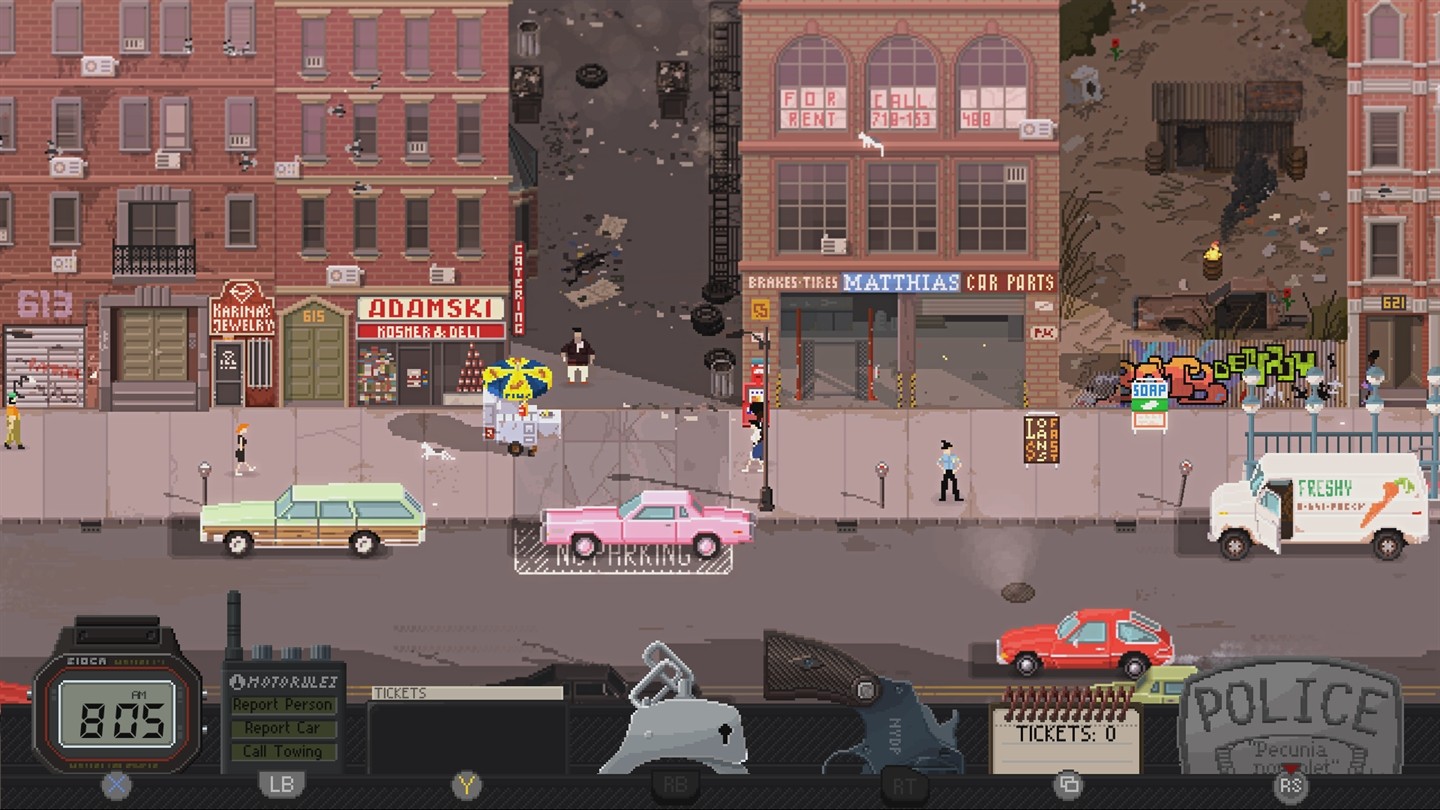Viewport: 1440px width, 810px height.
Task: Choose Report Car on the radio
Action: point(283,728)
